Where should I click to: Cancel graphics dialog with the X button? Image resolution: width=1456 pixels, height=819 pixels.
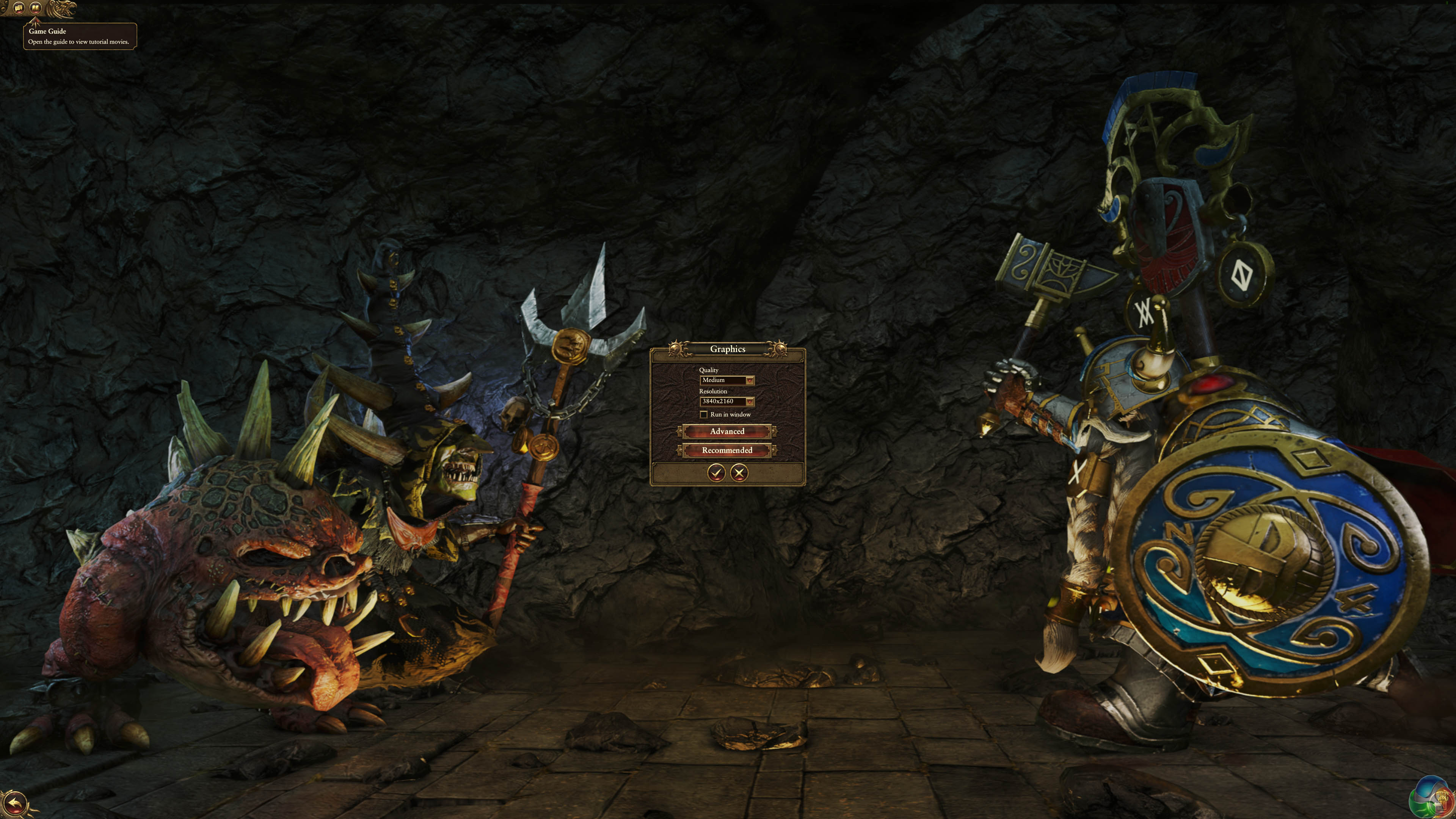pos(739,472)
